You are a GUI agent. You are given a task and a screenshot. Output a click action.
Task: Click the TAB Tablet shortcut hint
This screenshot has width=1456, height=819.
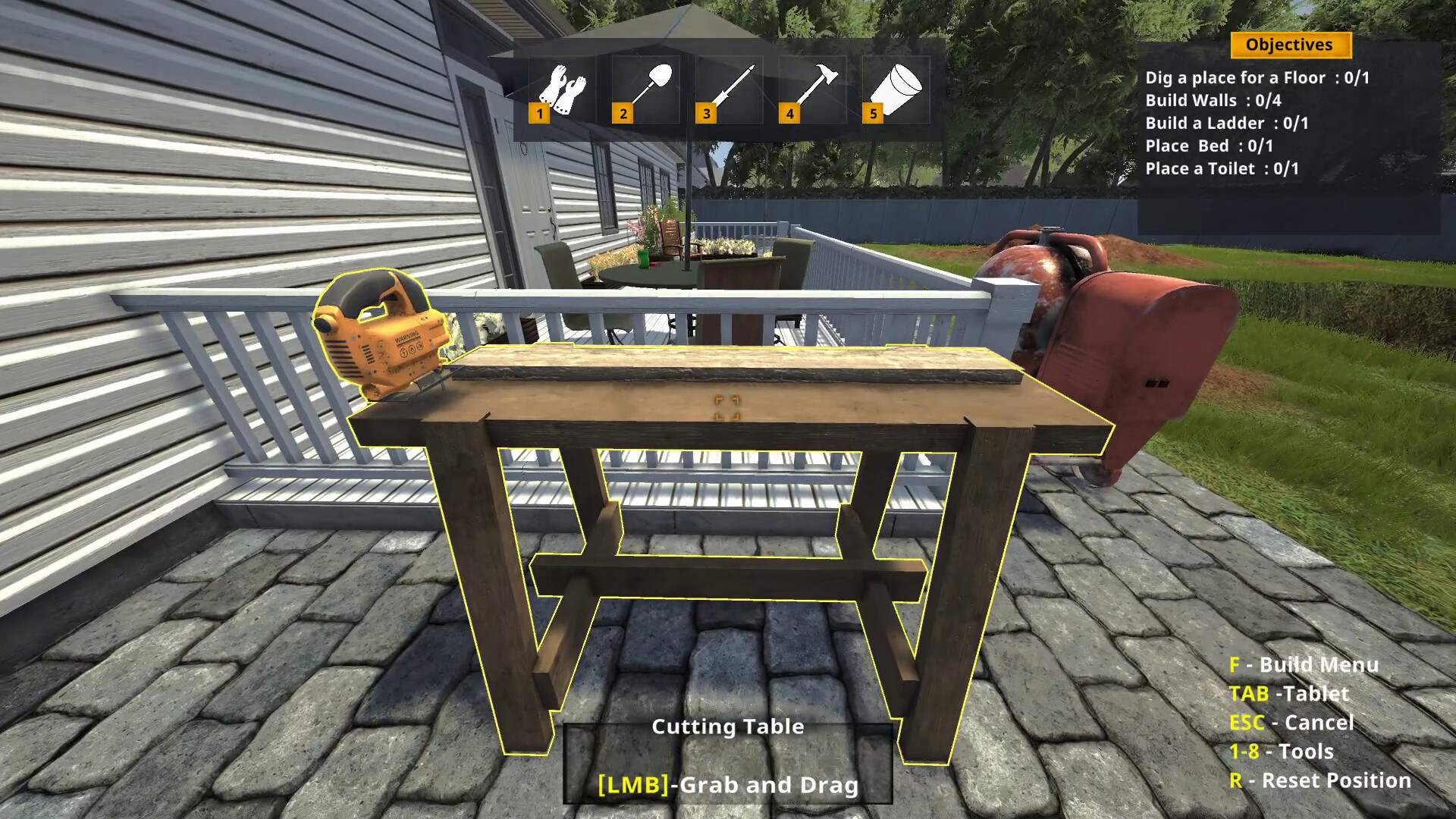pyautogui.click(x=1289, y=694)
